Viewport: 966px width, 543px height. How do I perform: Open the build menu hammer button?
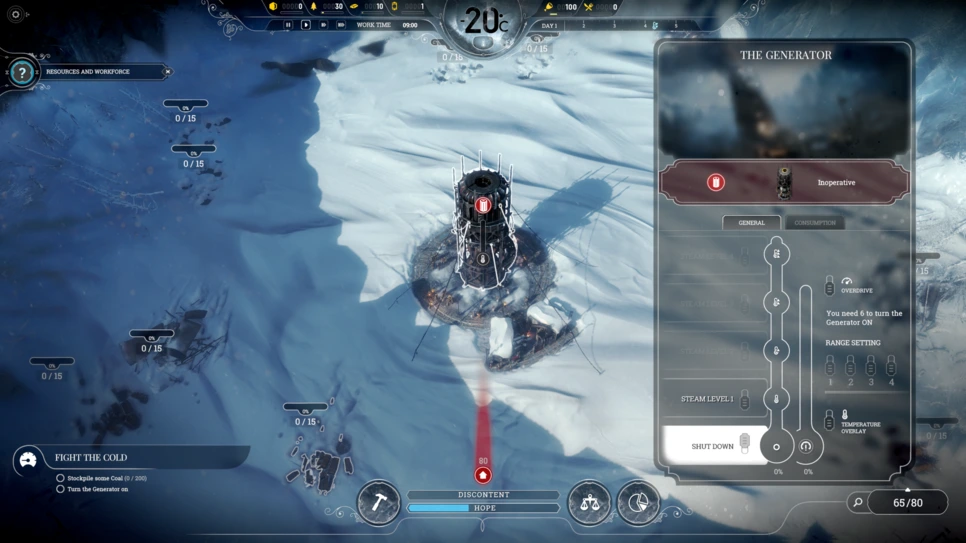[x=379, y=502]
